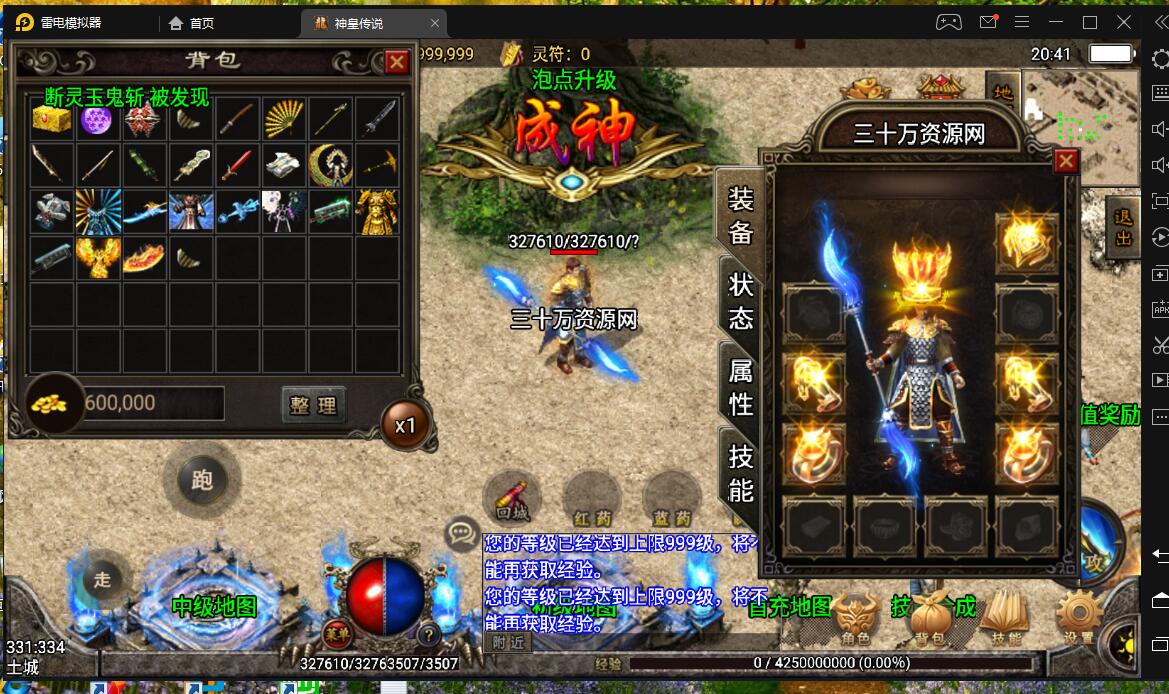
Task: Close the backpack window
Action: click(397, 62)
